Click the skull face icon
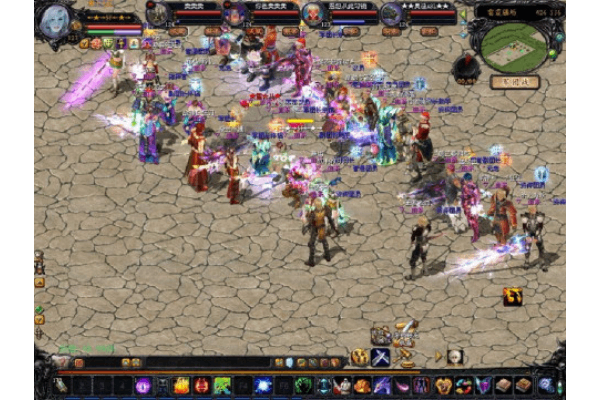 454,357
